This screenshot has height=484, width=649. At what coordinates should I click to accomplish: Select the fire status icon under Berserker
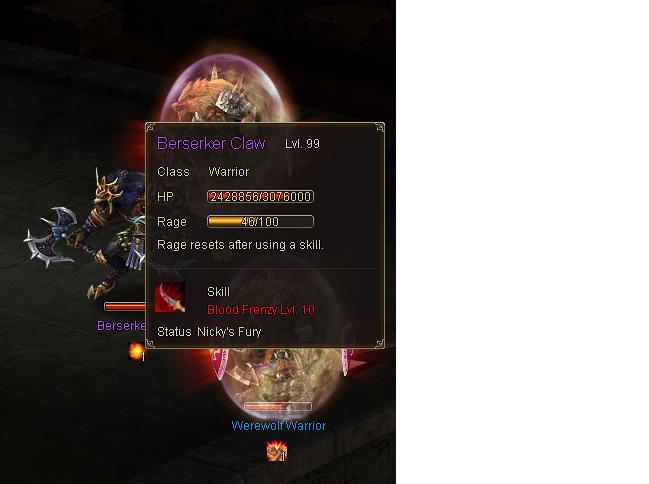click(x=136, y=351)
